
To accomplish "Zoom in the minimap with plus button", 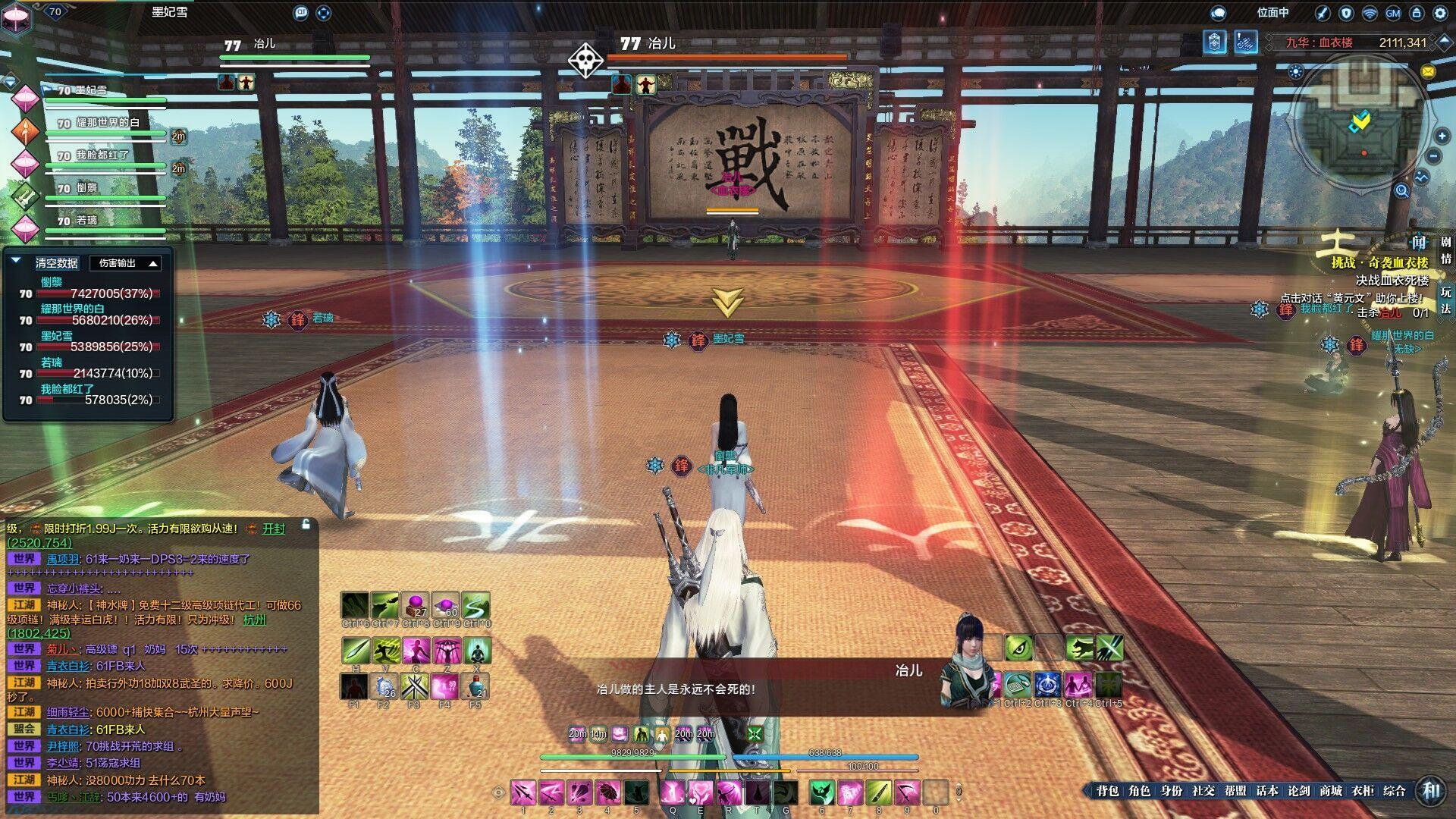I will [1442, 136].
